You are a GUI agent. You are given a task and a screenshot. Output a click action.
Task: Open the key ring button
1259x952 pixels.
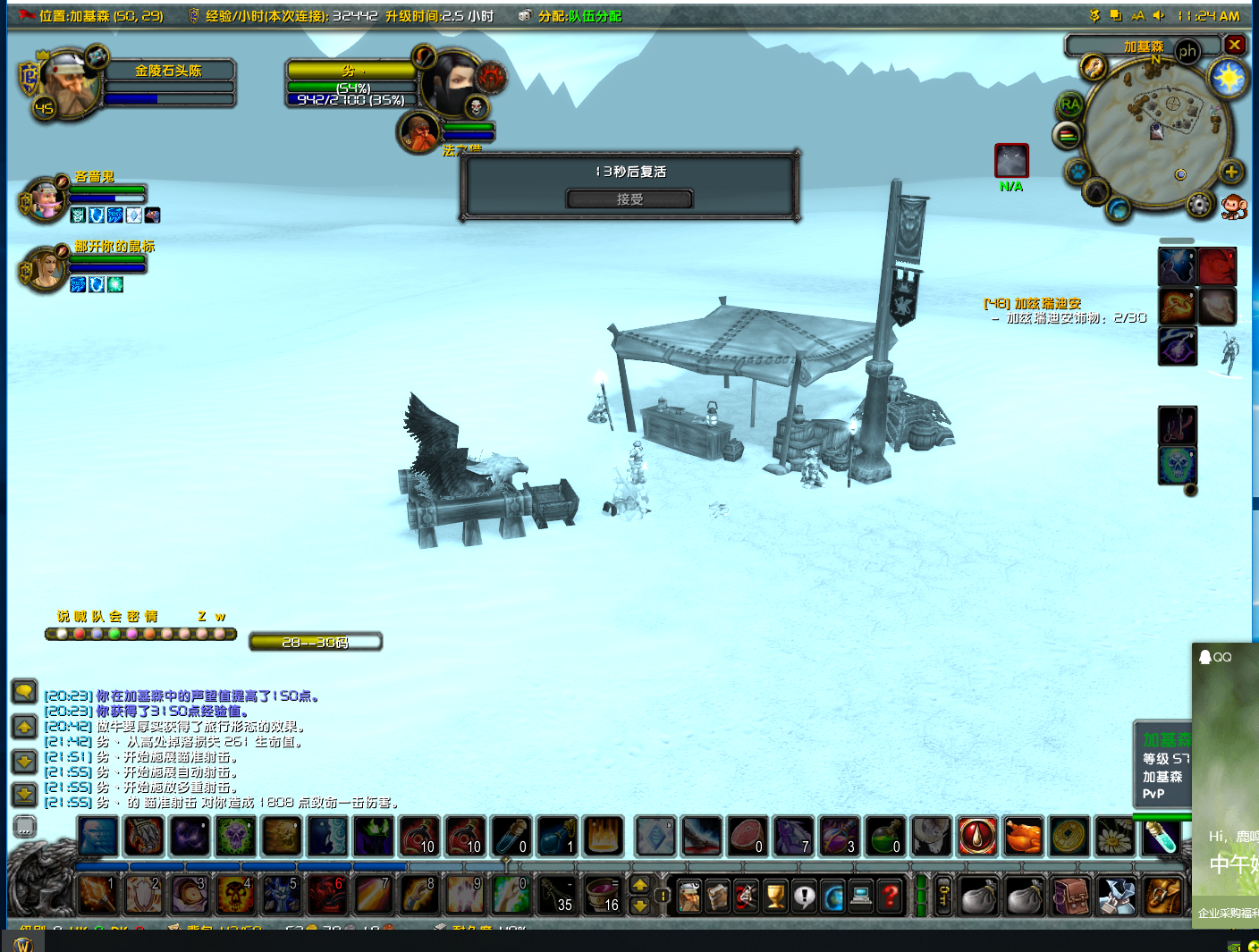click(x=942, y=896)
